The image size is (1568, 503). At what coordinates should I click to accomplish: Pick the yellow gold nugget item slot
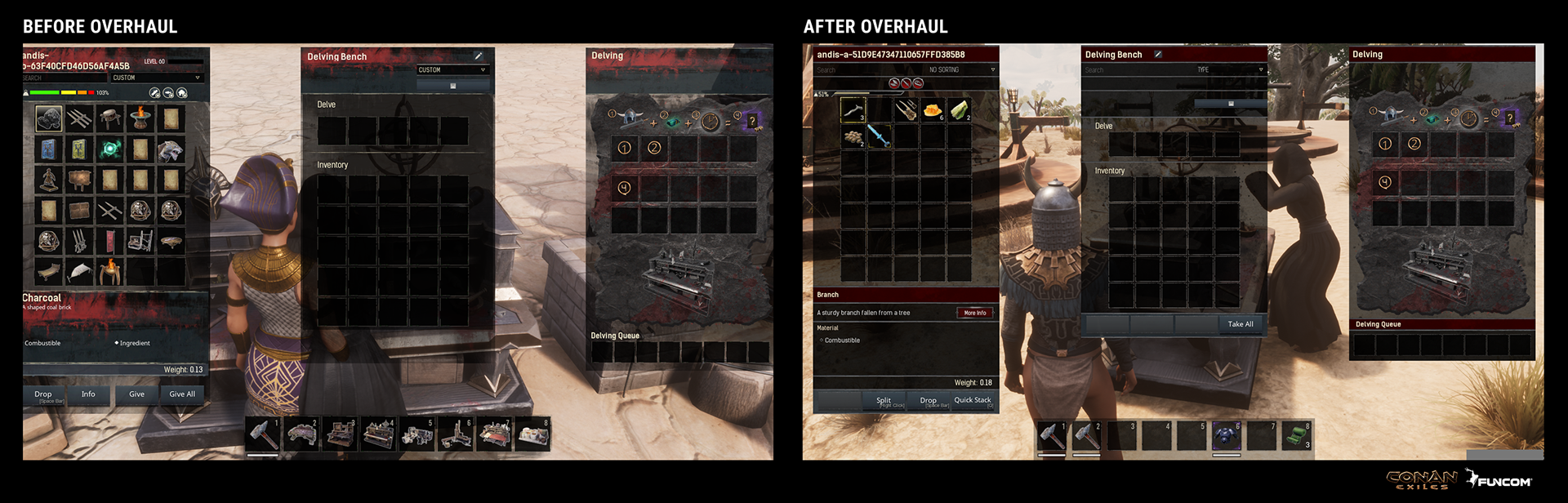(x=932, y=110)
